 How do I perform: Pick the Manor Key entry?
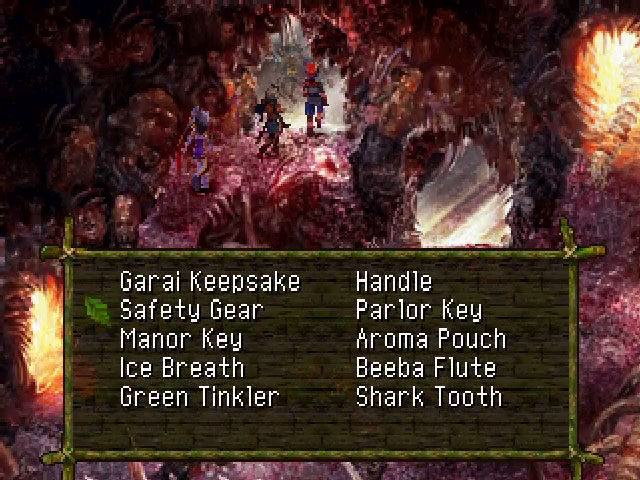181,339
